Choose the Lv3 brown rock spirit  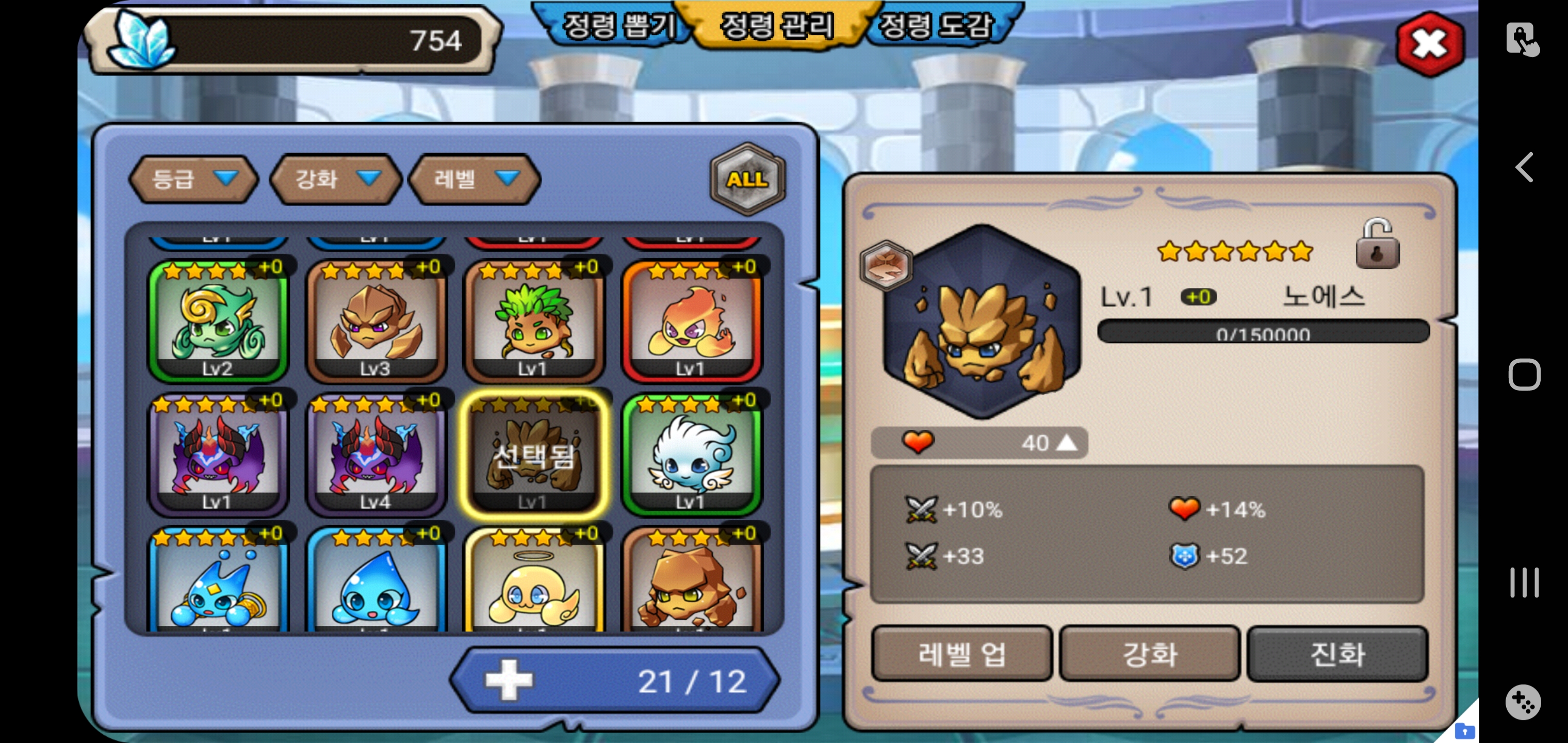click(375, 321)
